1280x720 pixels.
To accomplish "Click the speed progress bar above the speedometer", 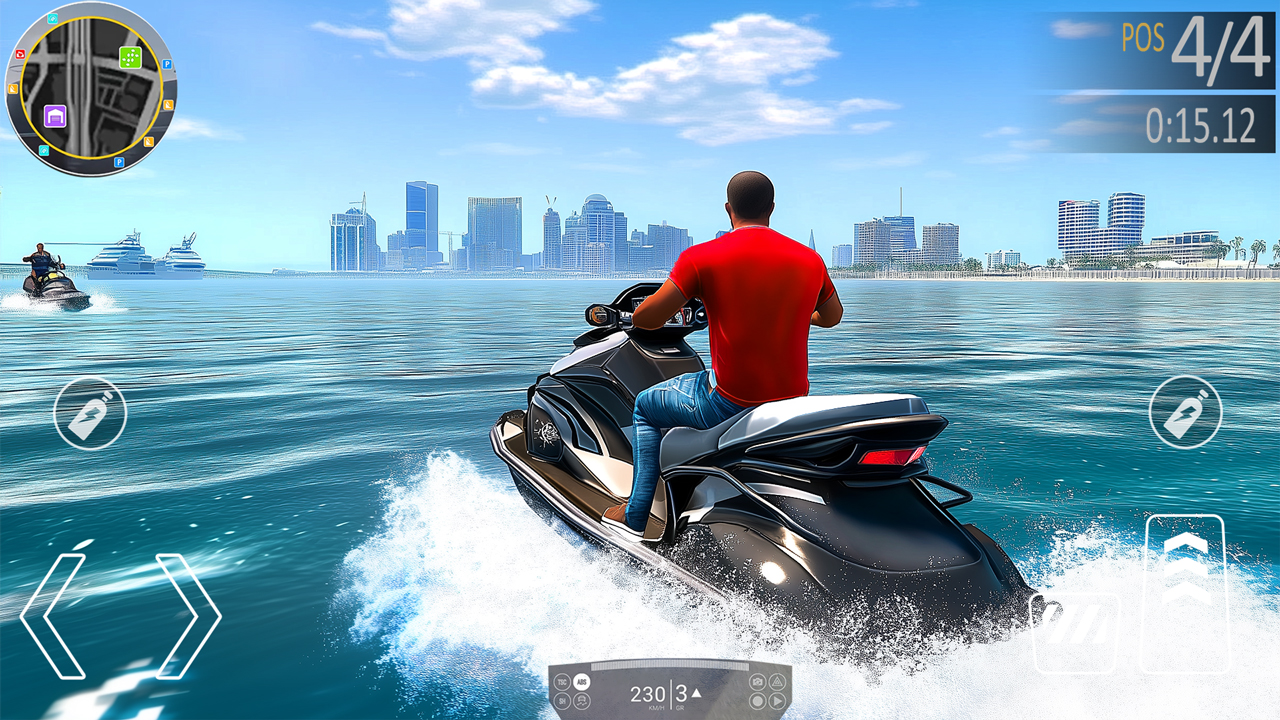I will [x=669, y=665].
